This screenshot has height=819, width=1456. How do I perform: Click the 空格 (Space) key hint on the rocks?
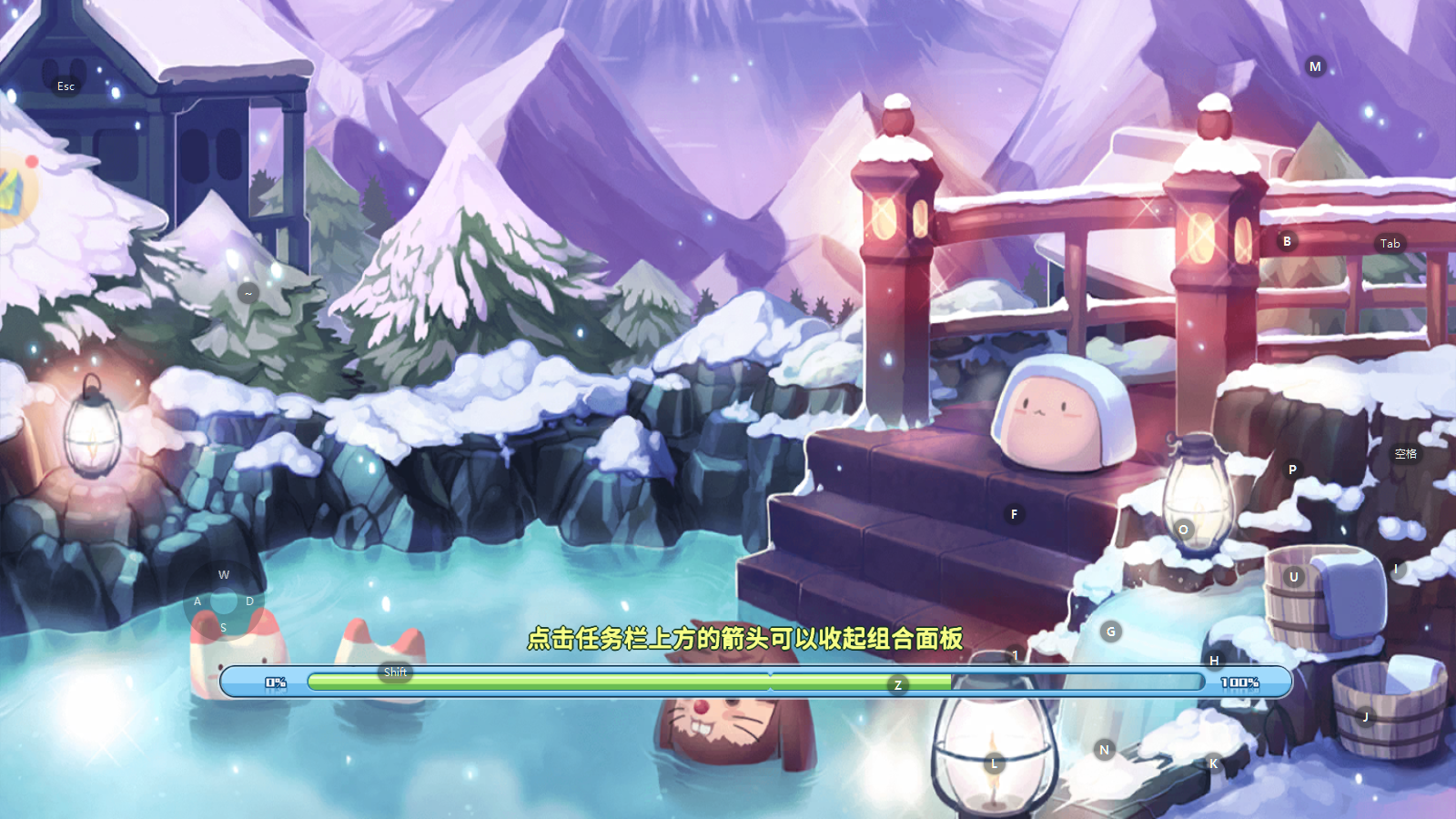[1406, 452]
